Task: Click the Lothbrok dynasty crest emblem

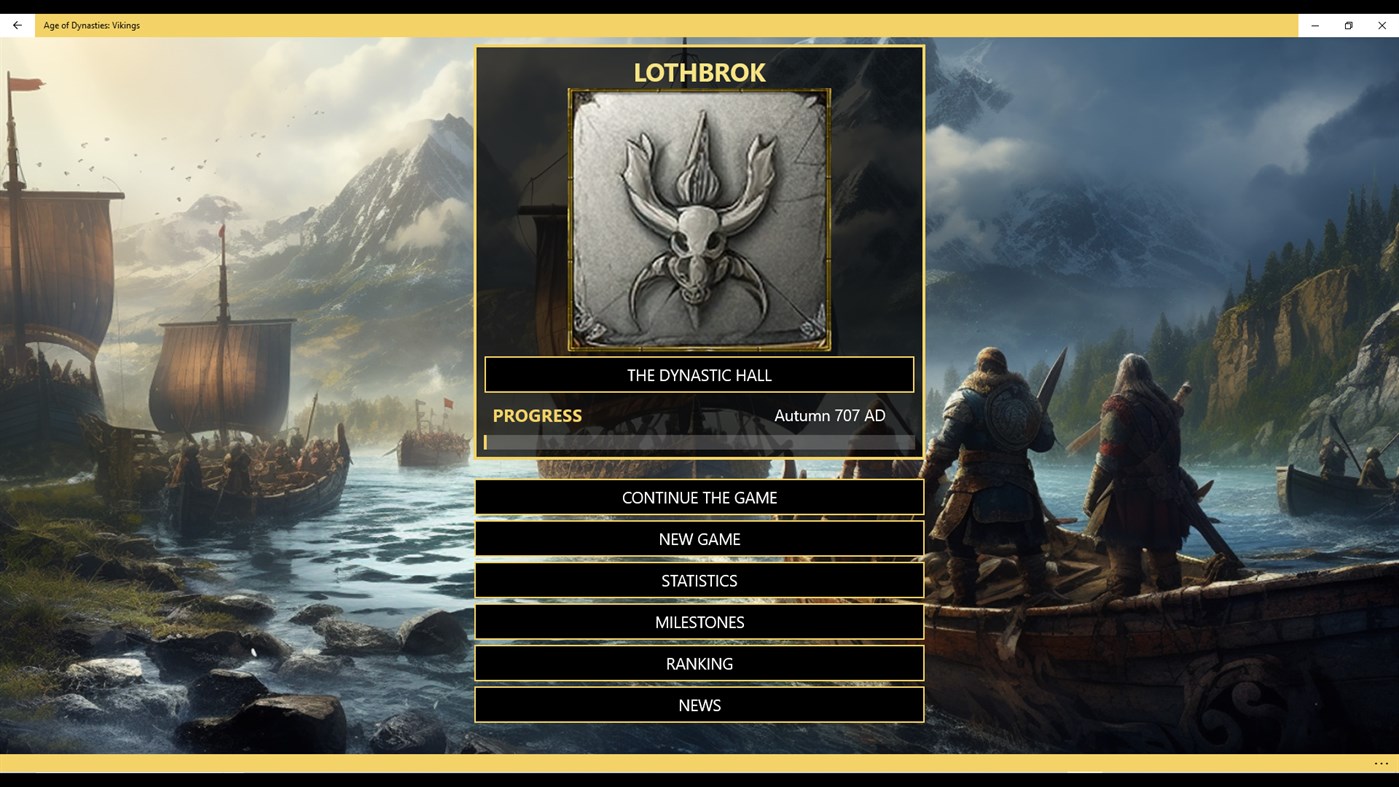Action: point(699,220)
